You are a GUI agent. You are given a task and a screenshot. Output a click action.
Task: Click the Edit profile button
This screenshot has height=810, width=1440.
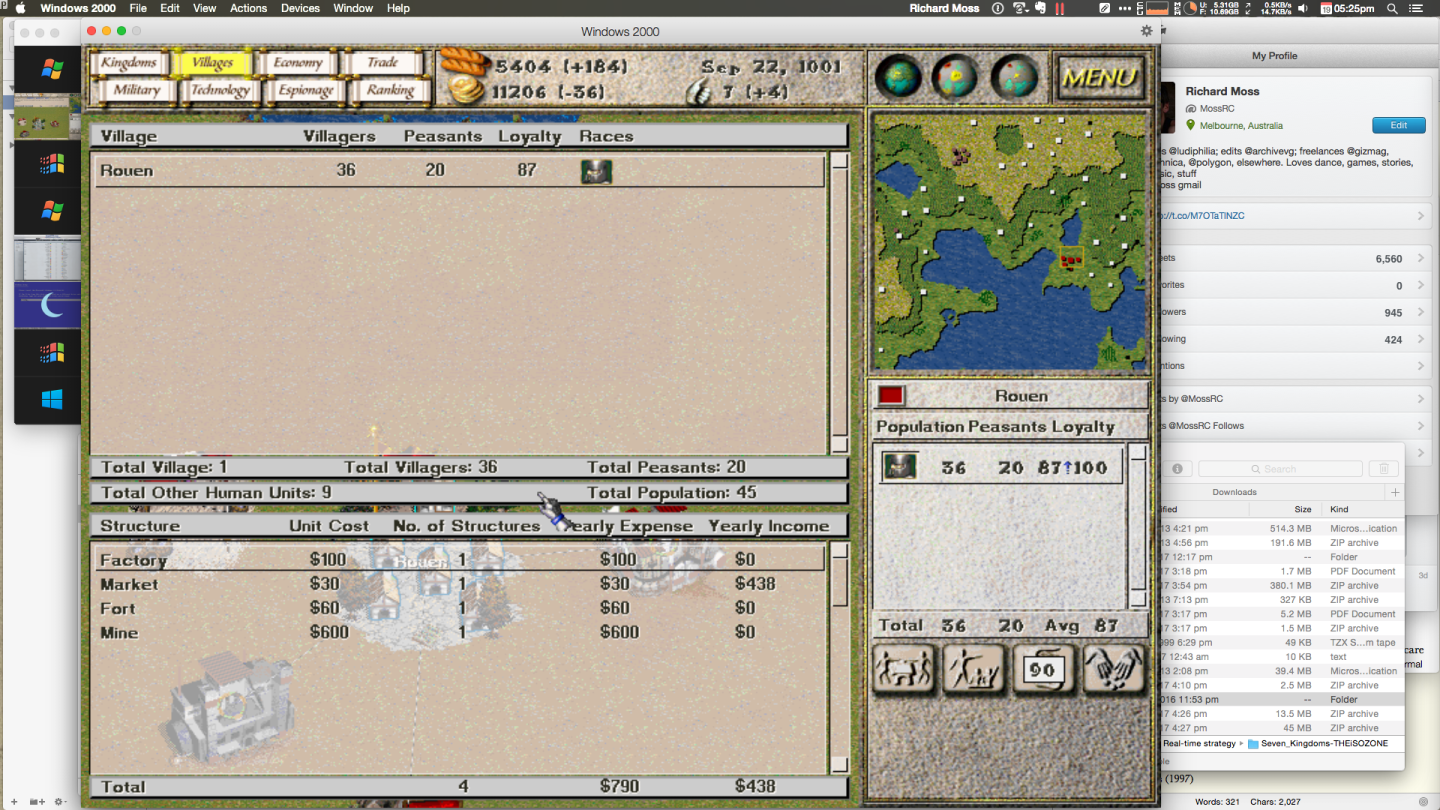click(x=1398, y=125)
